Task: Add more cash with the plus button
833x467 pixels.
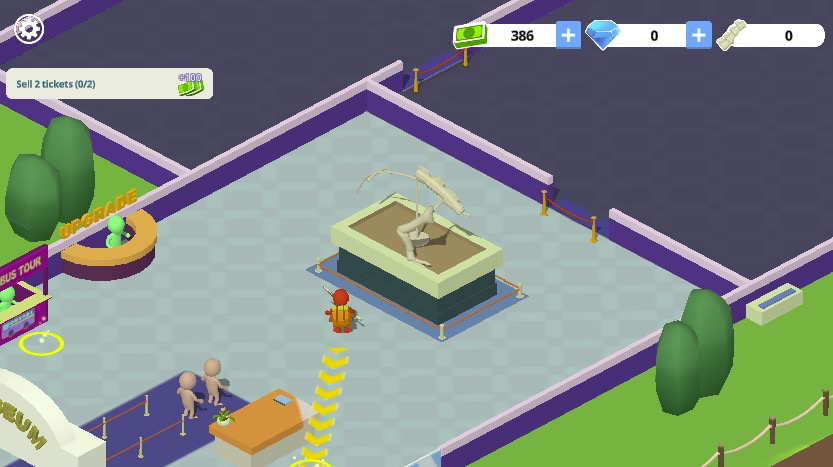Action: click(x=568, y=35)
